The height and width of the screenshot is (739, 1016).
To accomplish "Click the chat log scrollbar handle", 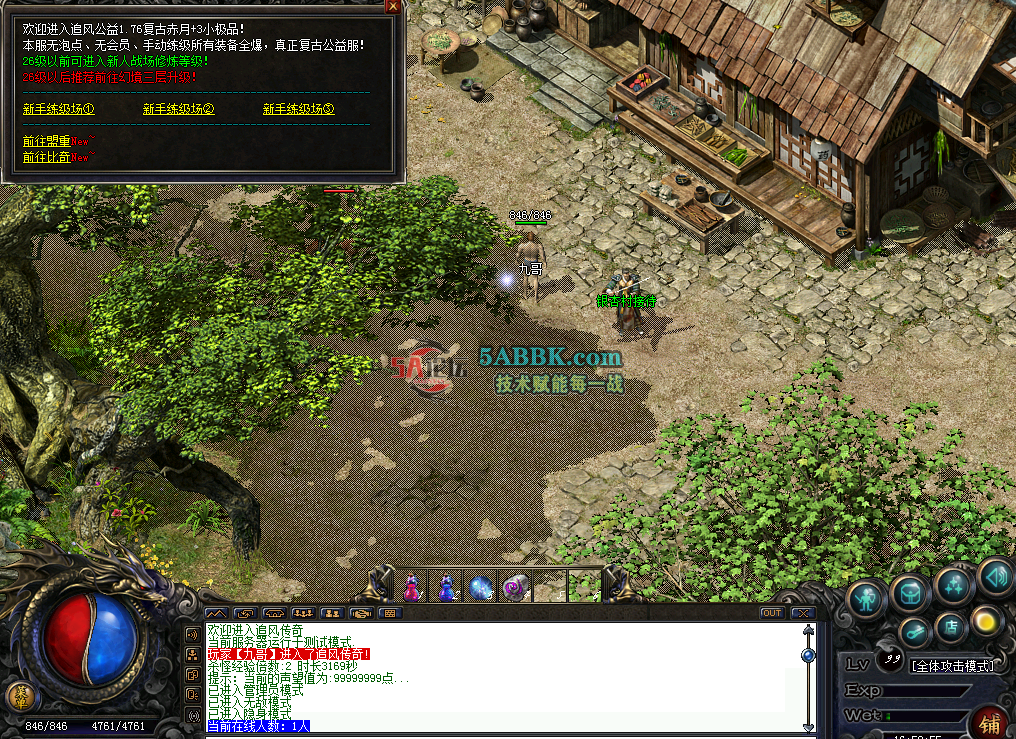I will pyautogui.click(x=808, y=655).
